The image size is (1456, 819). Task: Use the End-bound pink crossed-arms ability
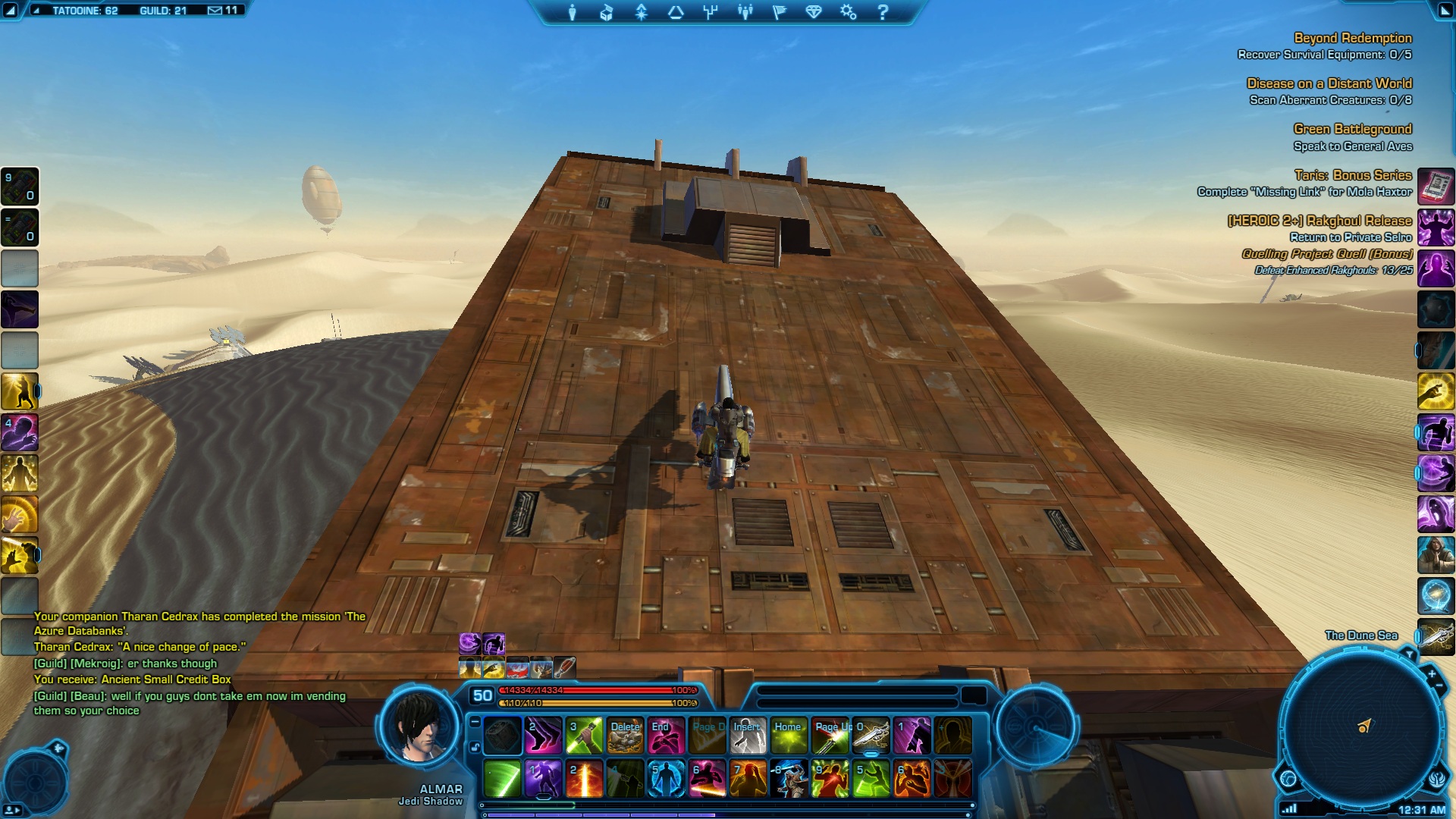(x=666, y=736)
